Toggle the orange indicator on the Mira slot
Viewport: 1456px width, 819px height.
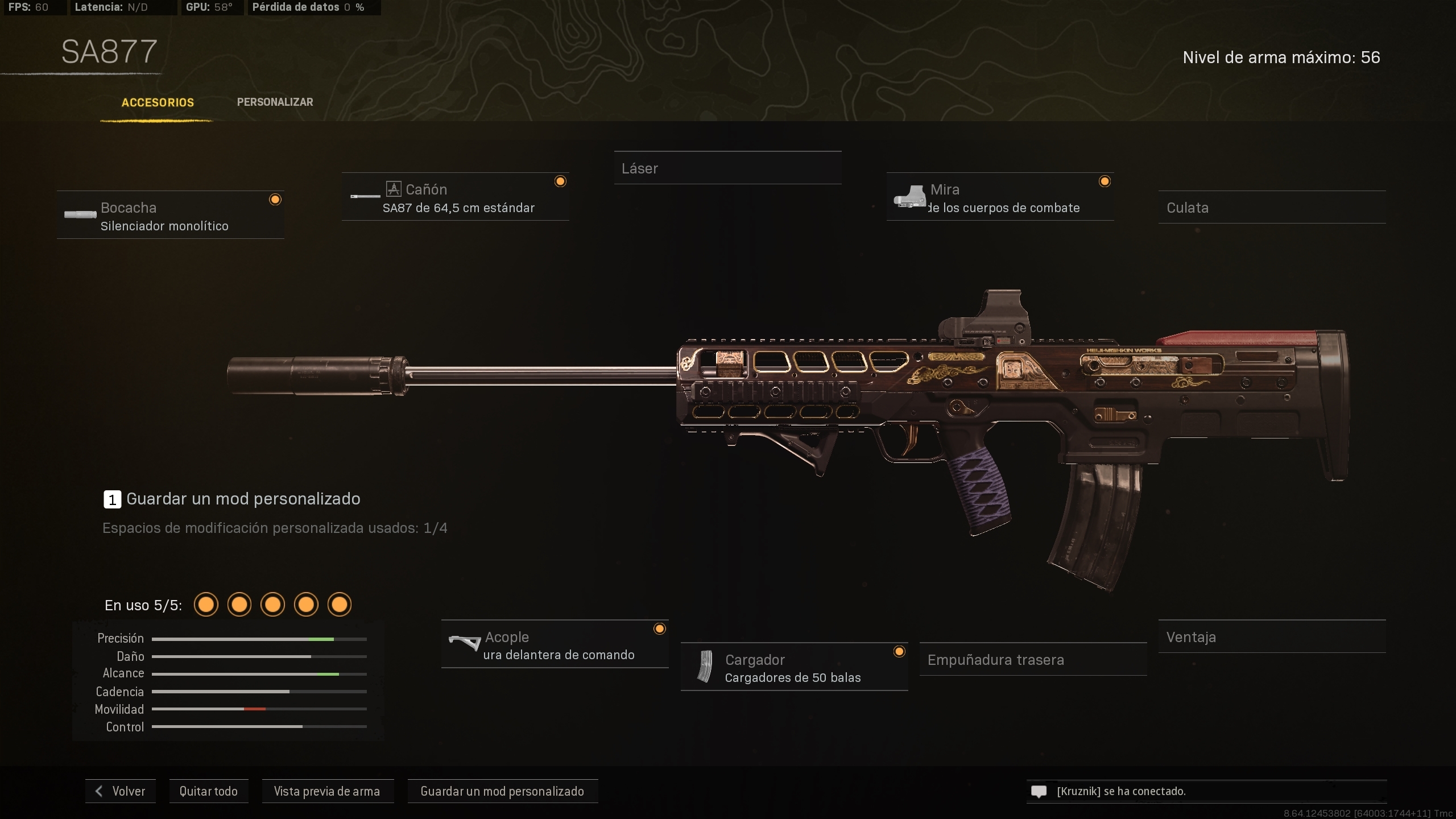click(x=1106, y=181)
